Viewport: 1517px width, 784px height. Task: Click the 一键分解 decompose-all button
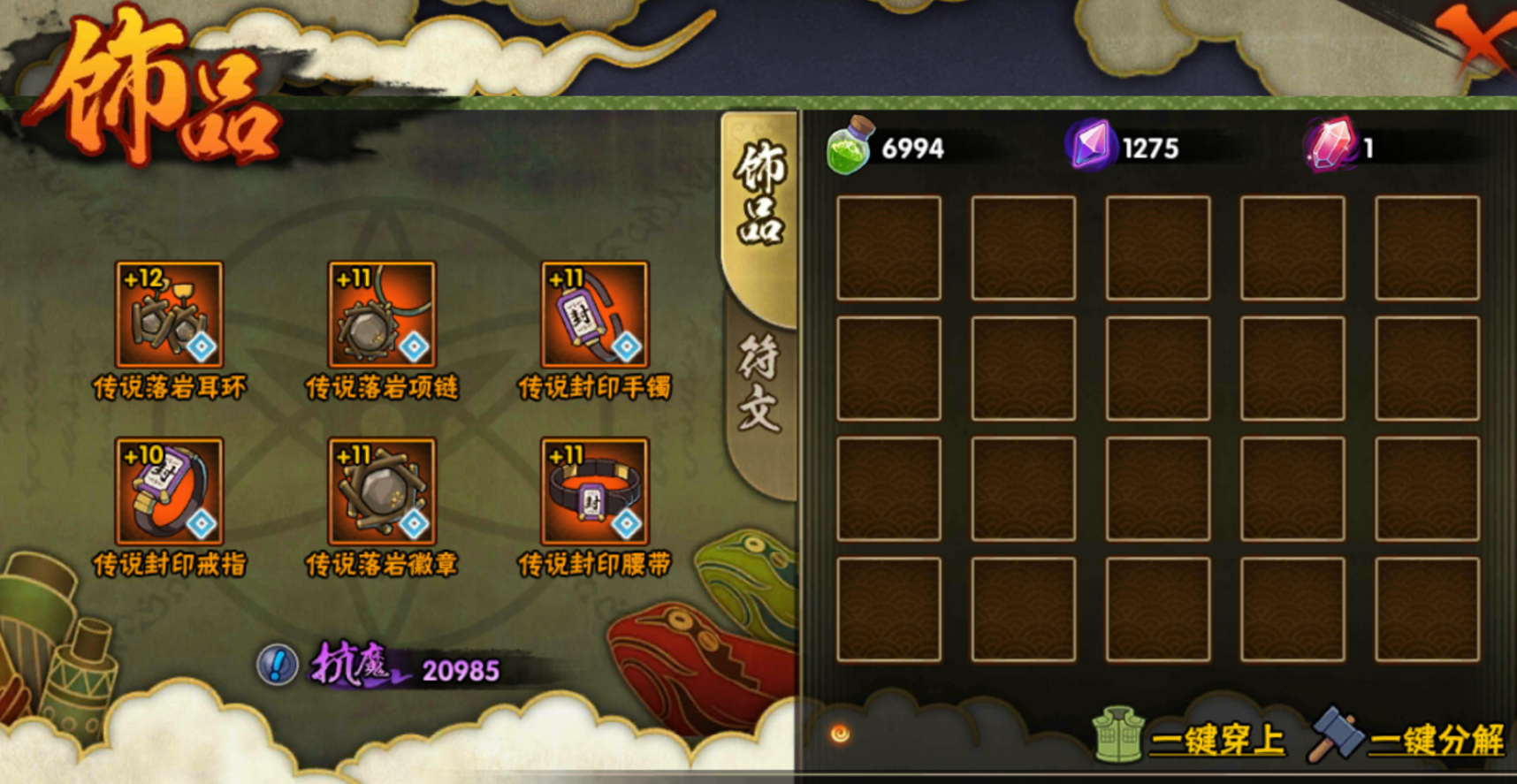coord(1410,736)
